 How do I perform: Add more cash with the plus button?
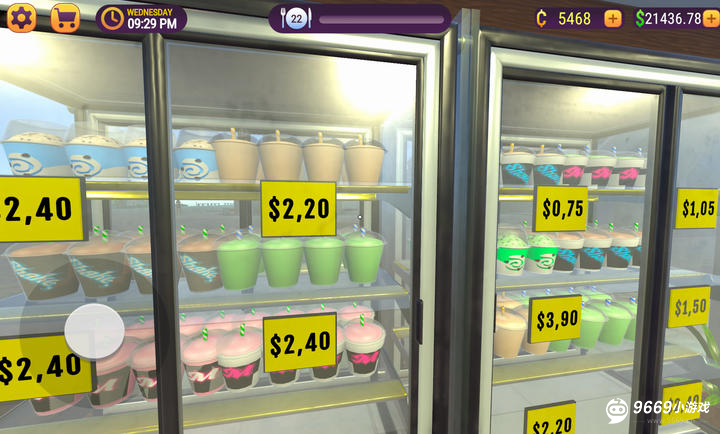coord(711,18)
